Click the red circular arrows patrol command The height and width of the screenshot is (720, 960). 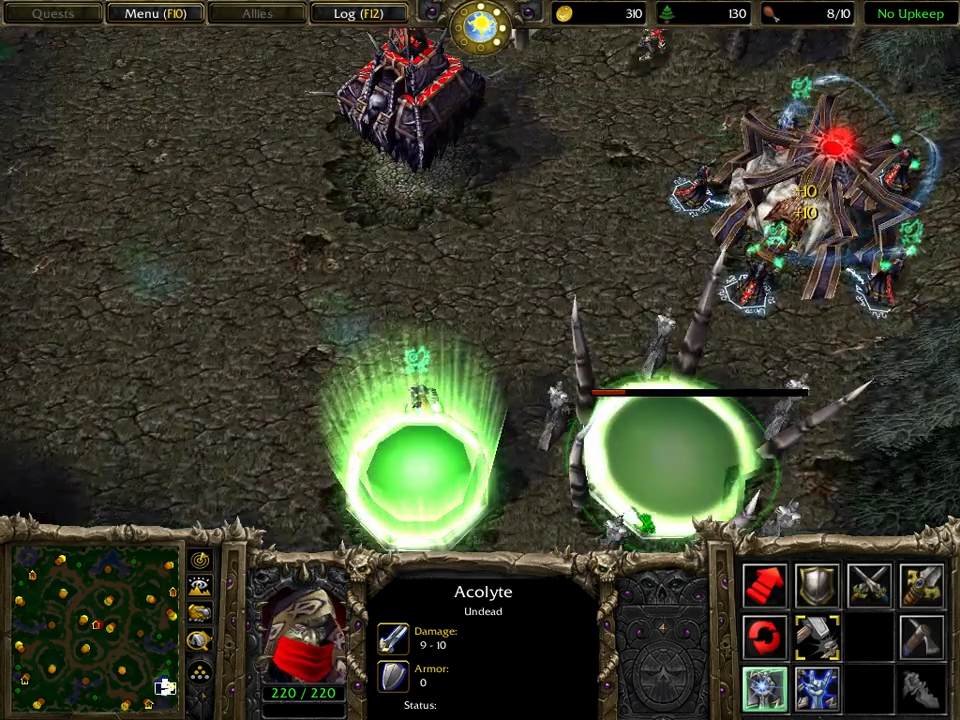[x=765, y=637]
